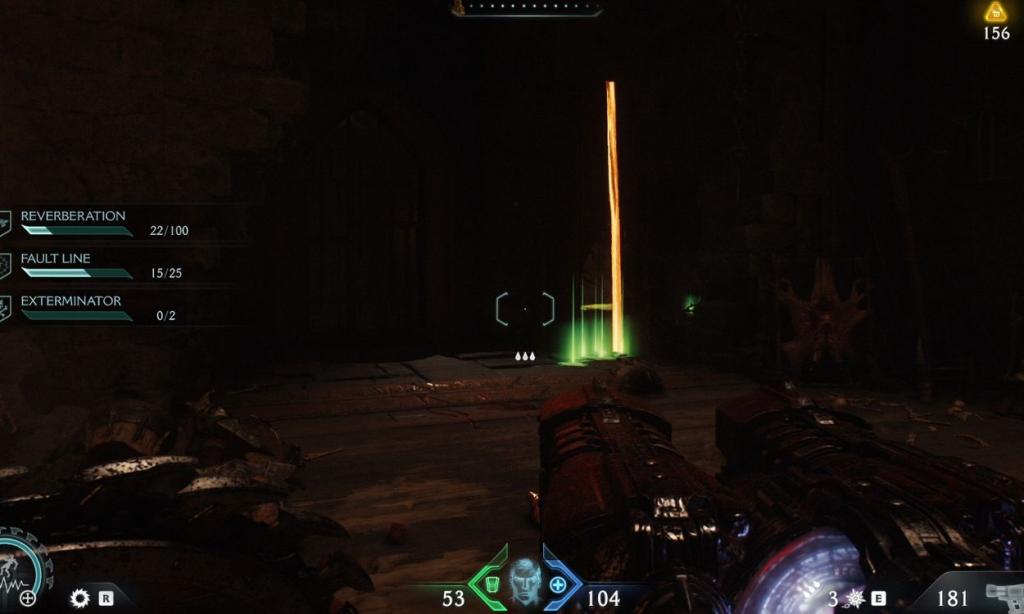Click the green armor shield icon

coord(491,585)
